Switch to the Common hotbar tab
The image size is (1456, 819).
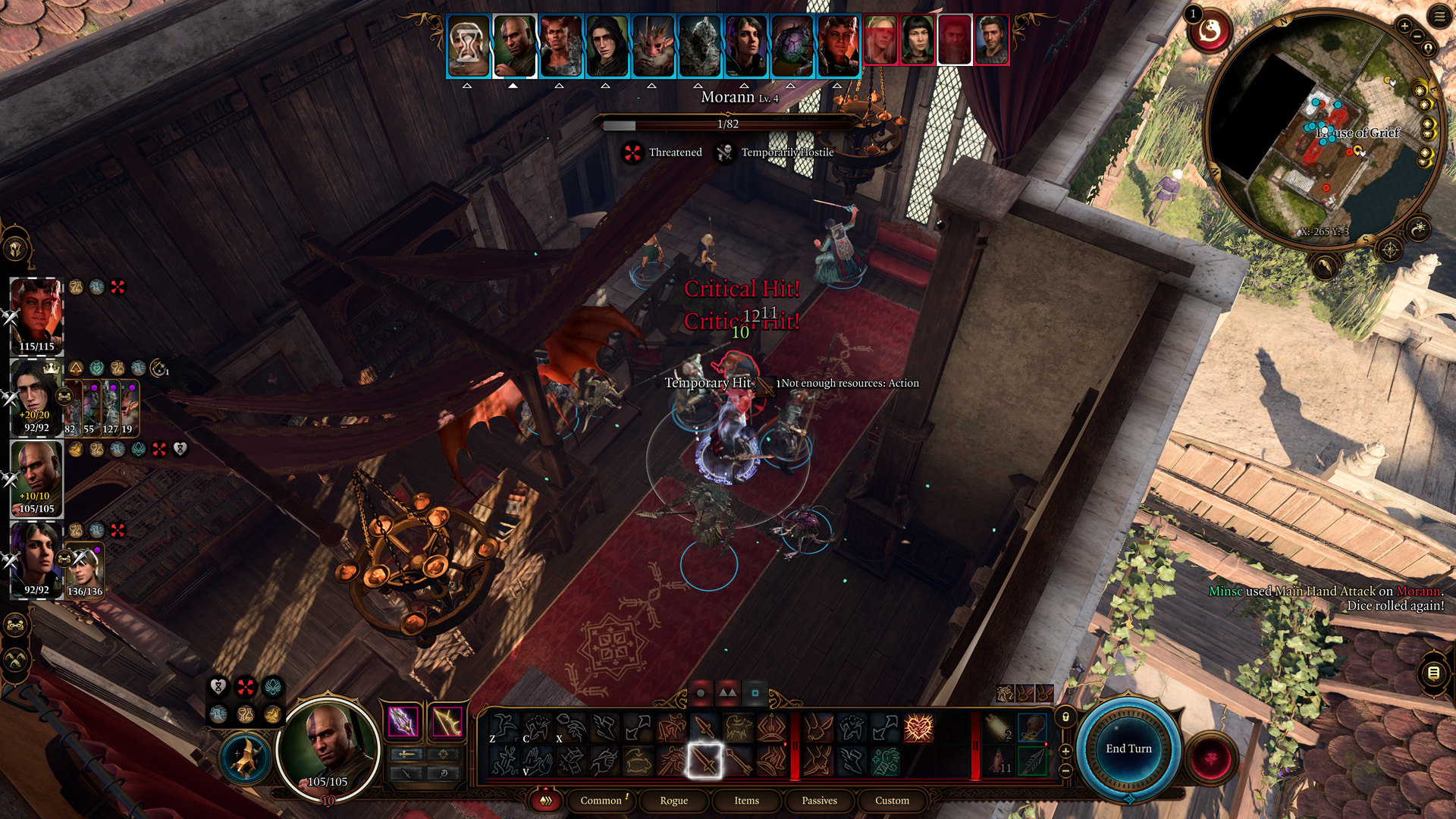[x=601, y=800]
